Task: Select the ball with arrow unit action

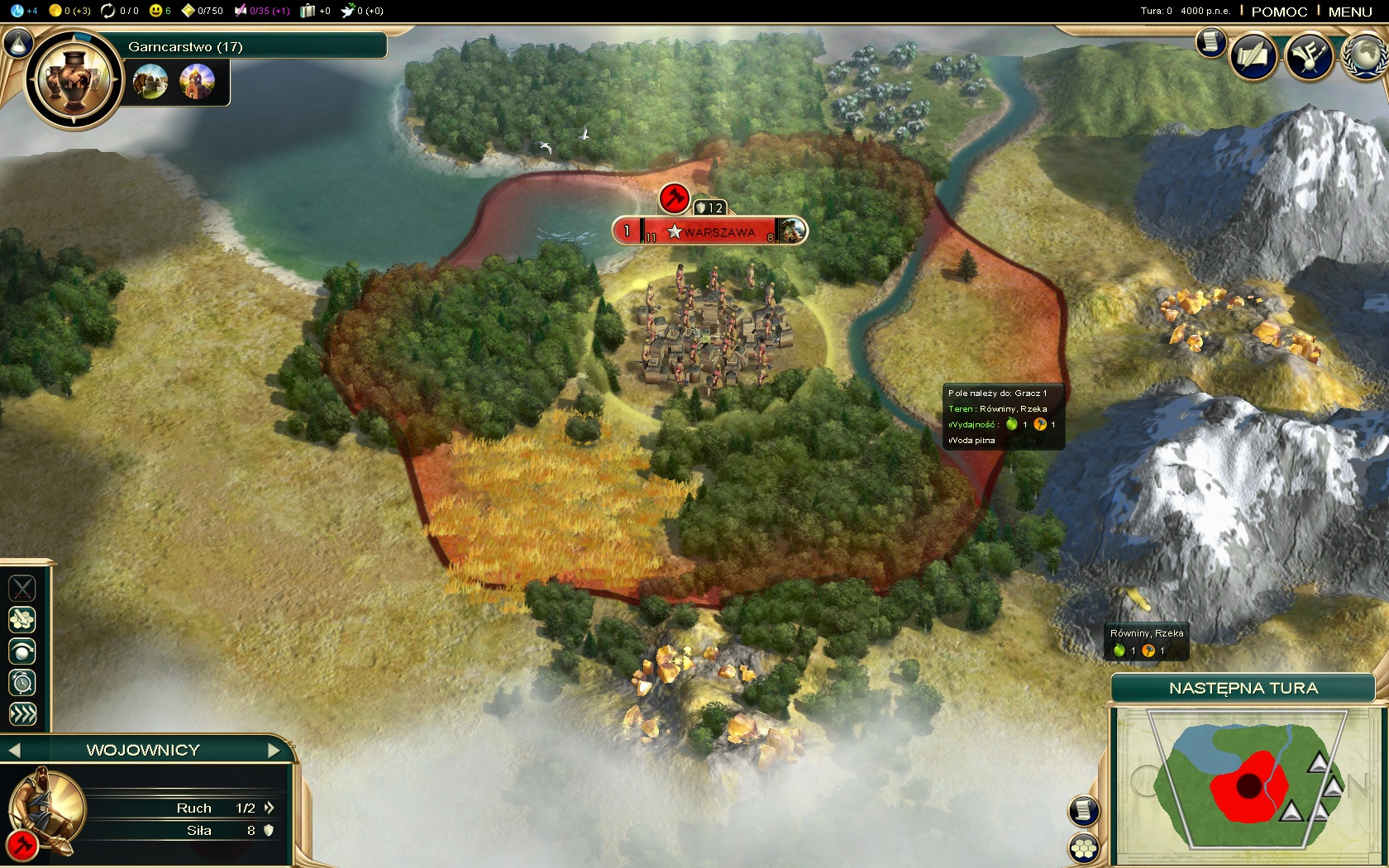Action: pos(22,651)
